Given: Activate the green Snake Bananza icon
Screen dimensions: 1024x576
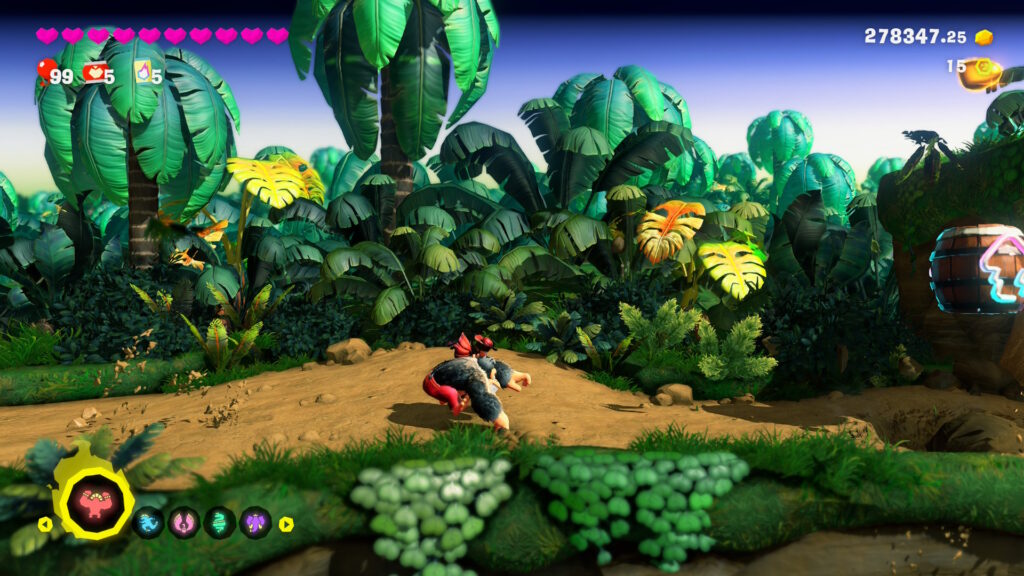Looking at the screenshot, I should (220, 522).
